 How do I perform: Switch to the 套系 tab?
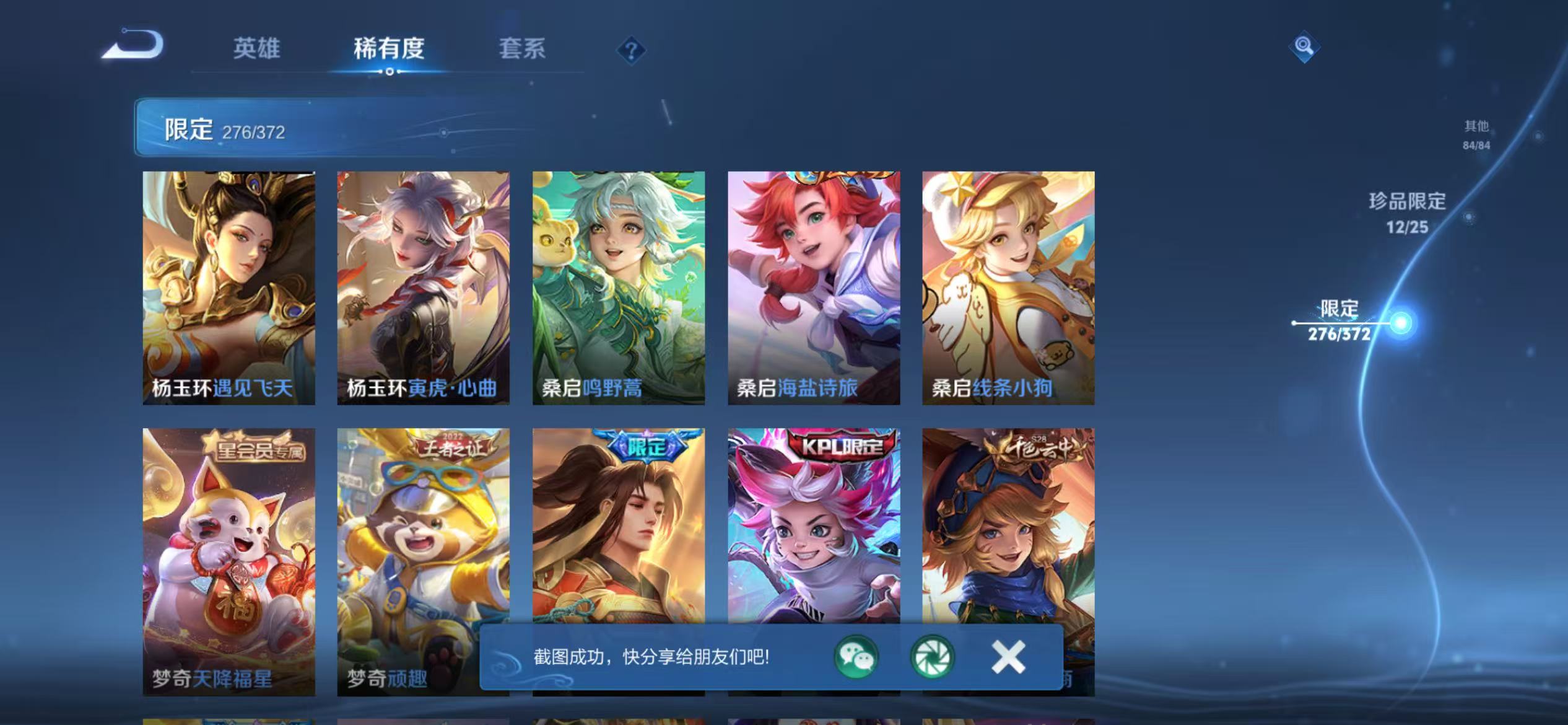[x=523, y=50]
